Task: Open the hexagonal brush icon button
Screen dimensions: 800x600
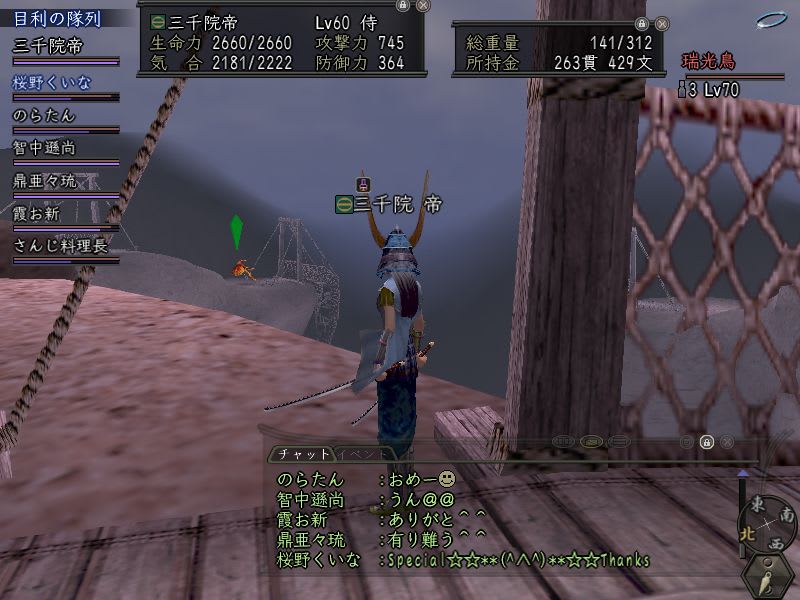Action: tap(770, 577)
